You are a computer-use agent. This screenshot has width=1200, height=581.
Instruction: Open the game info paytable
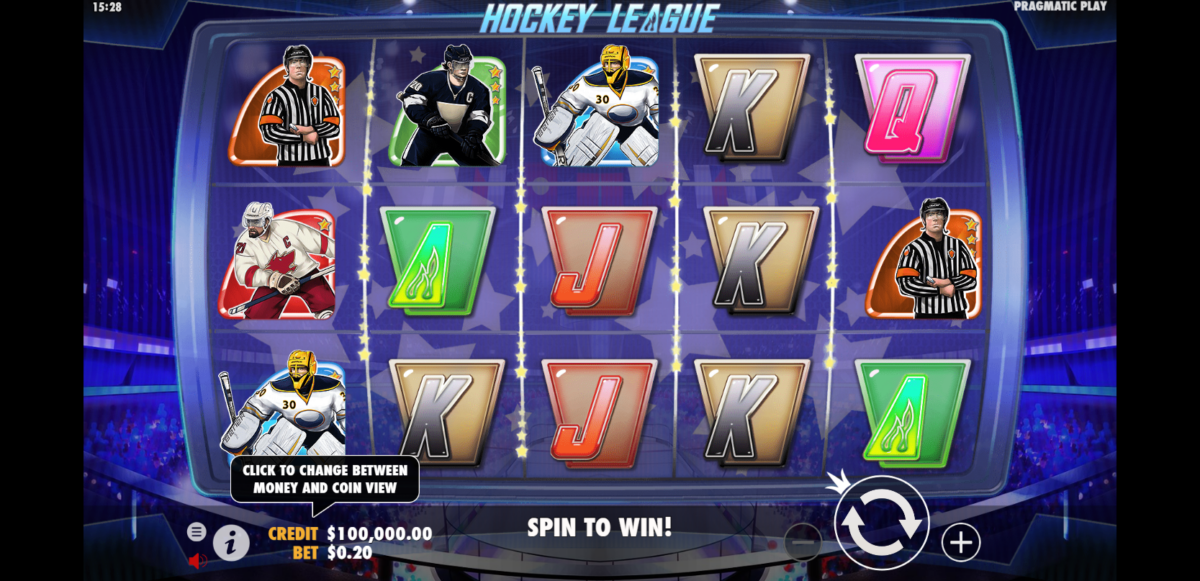(x=231, y=543)
